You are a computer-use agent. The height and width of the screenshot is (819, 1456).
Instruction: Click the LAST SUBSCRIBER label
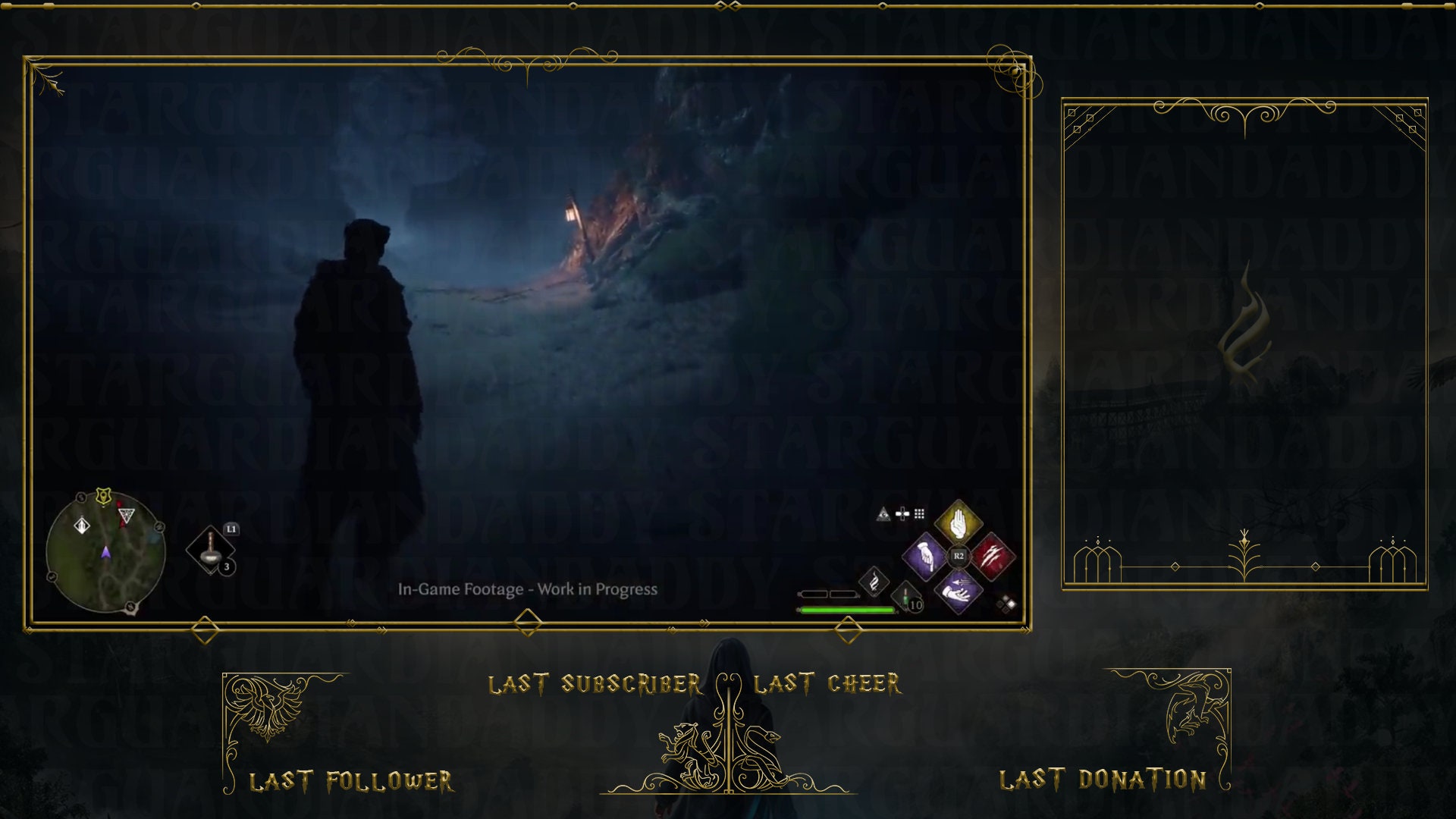[595, 682]
